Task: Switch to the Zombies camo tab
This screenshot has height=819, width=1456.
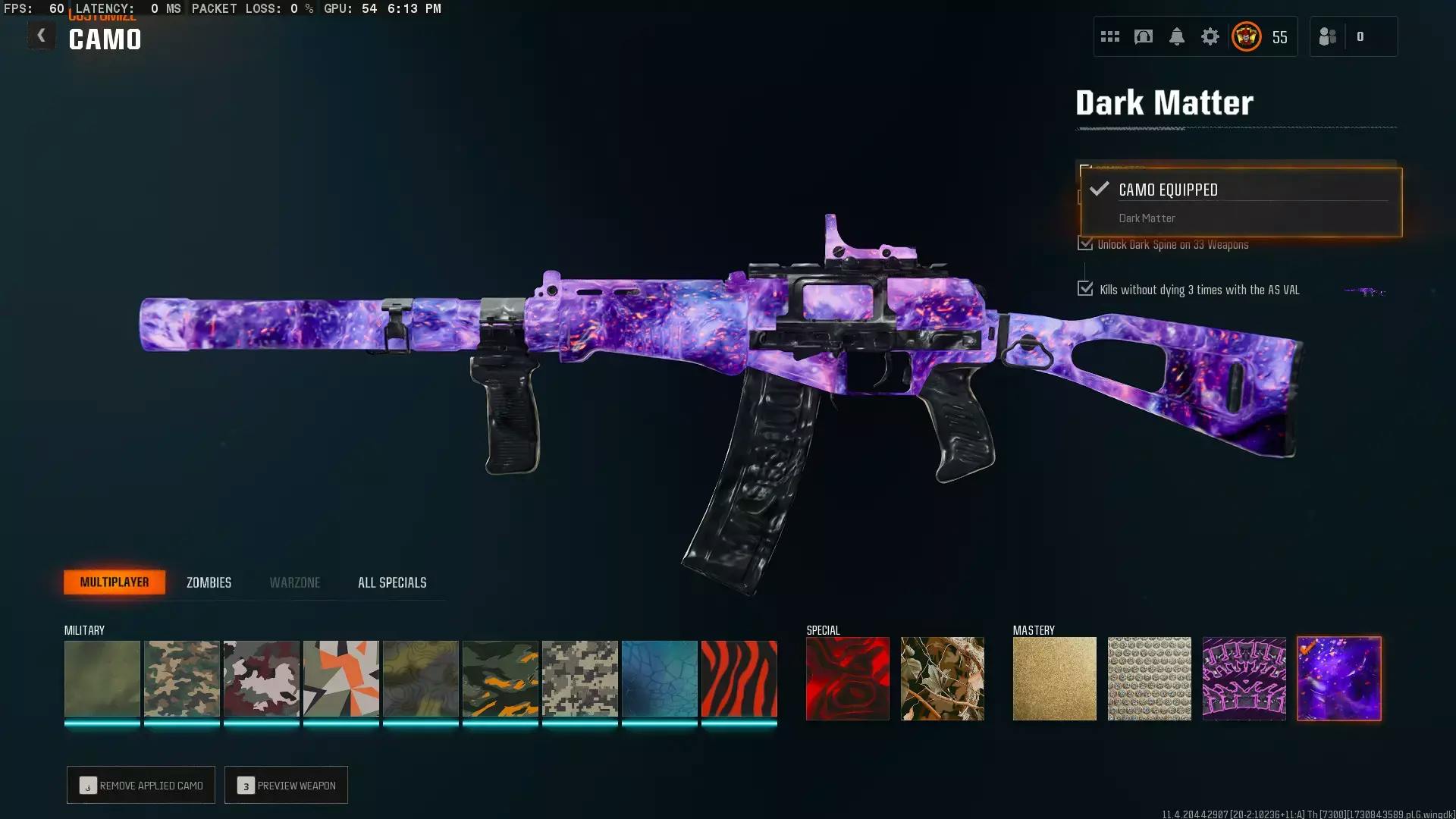Action: tap(209, 582)
